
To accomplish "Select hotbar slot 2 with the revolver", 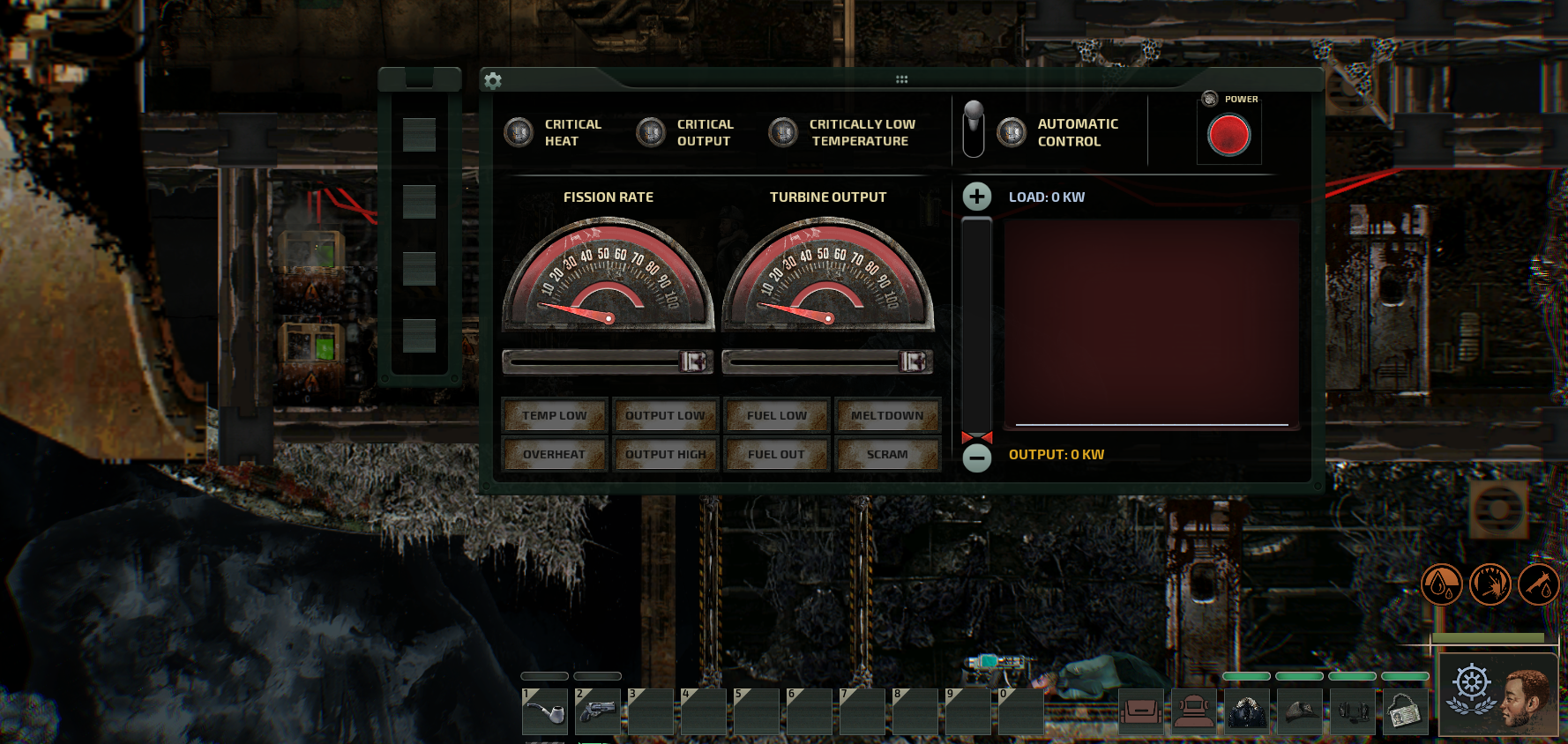I will [596, 711].
